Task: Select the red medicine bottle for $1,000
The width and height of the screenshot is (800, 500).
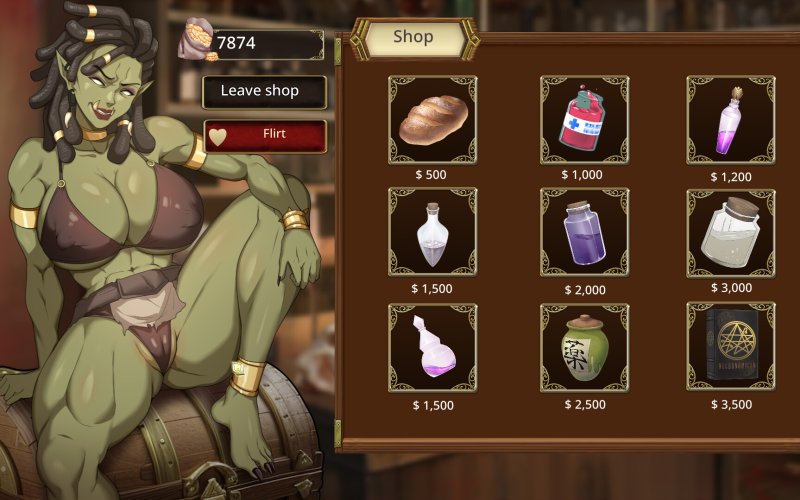Action: point(584,120)
